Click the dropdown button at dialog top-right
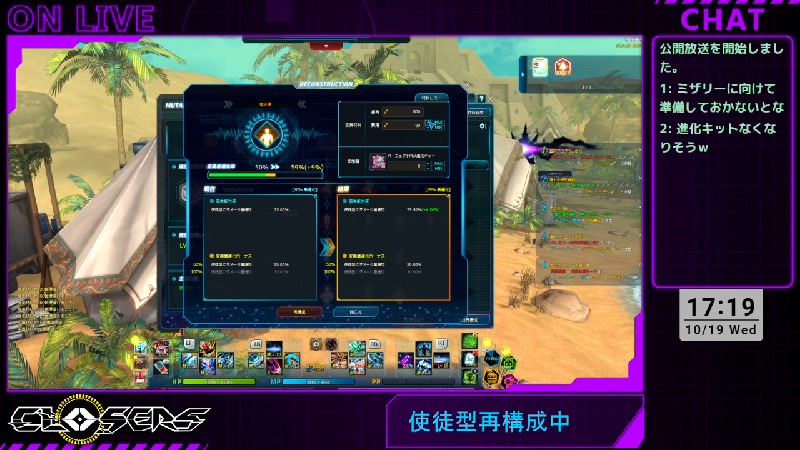The image size is (800, 450). (x=431, y=98)
